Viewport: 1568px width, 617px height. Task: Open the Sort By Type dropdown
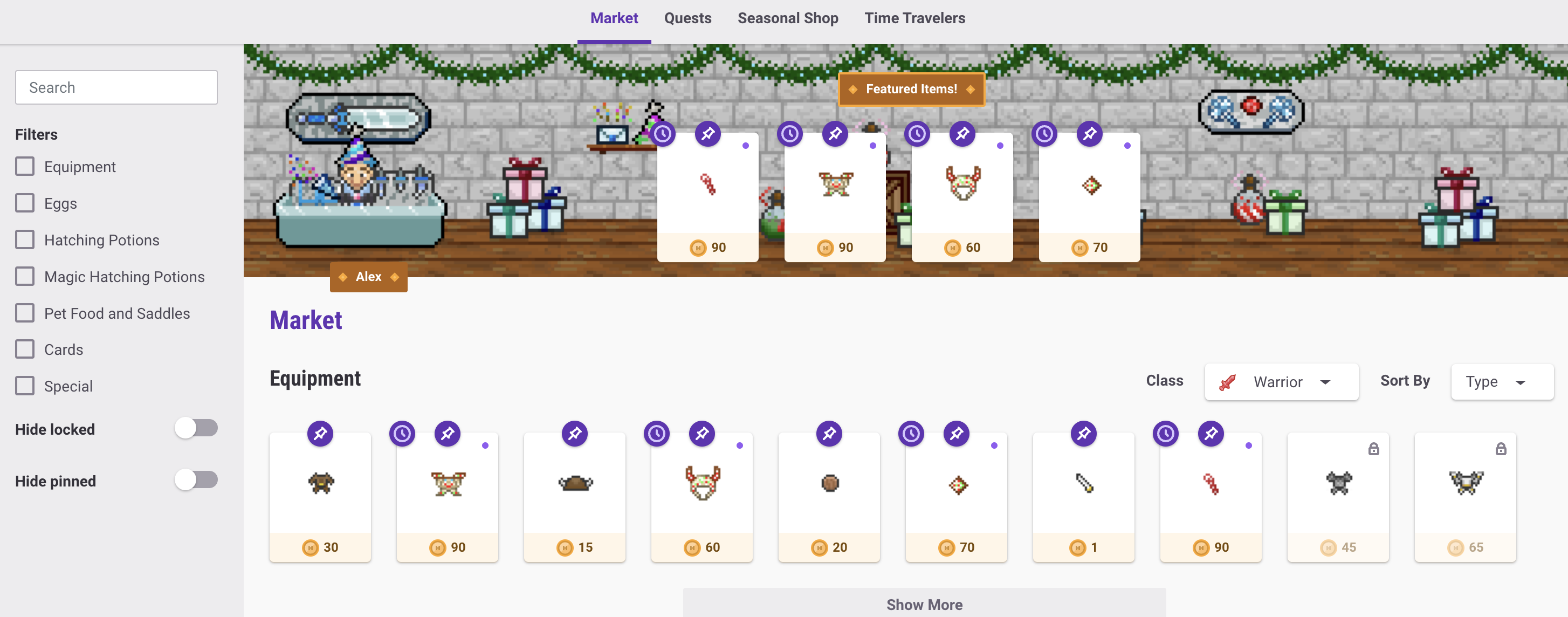pos(1502,382)
